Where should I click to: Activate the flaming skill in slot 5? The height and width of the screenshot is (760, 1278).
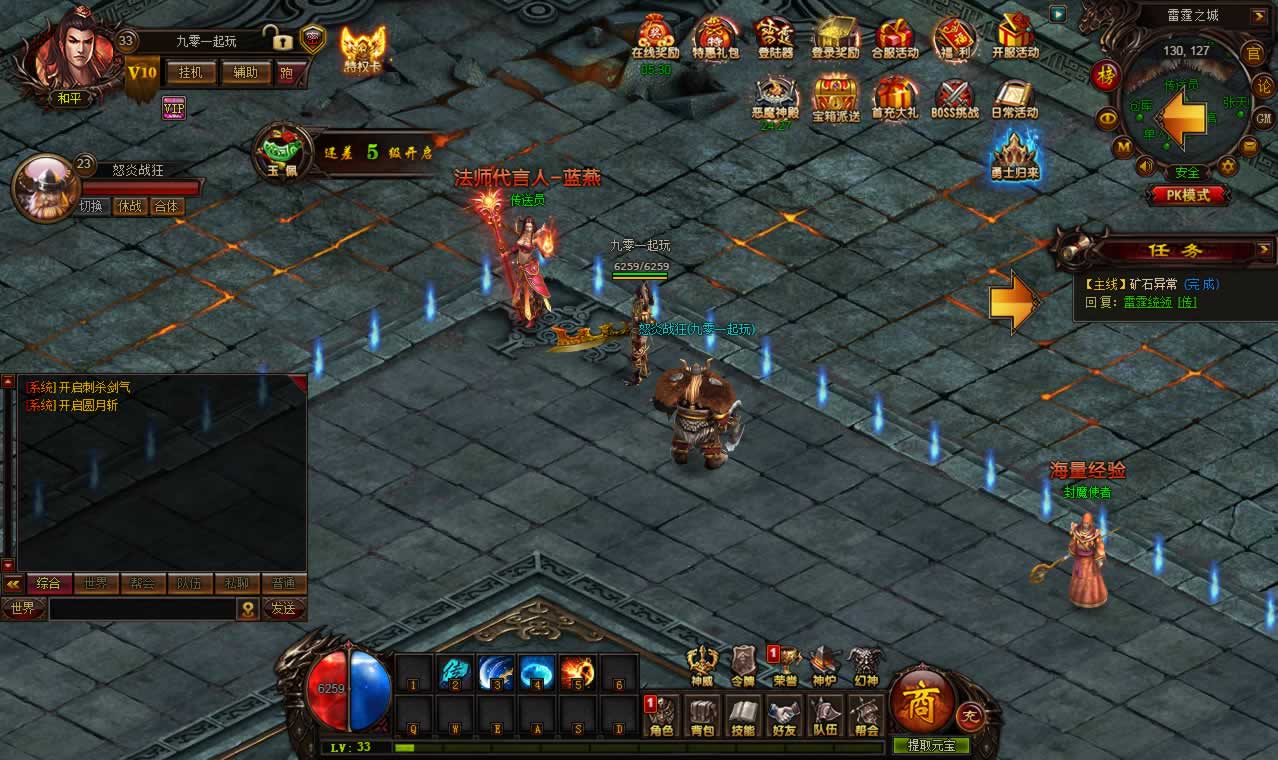[x=577, y=672]
